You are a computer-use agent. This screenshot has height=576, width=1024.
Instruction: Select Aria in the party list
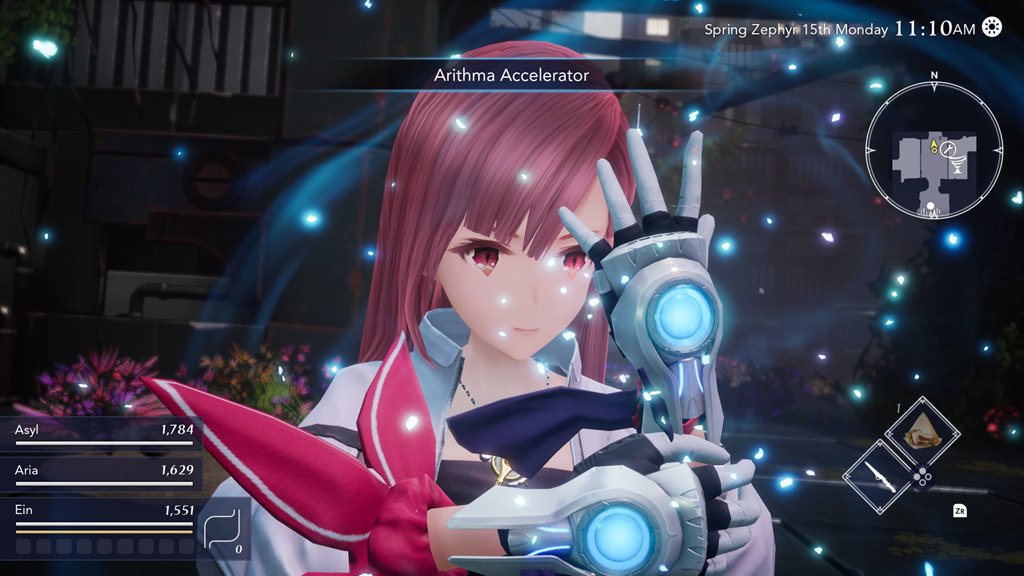coord(100,472)
